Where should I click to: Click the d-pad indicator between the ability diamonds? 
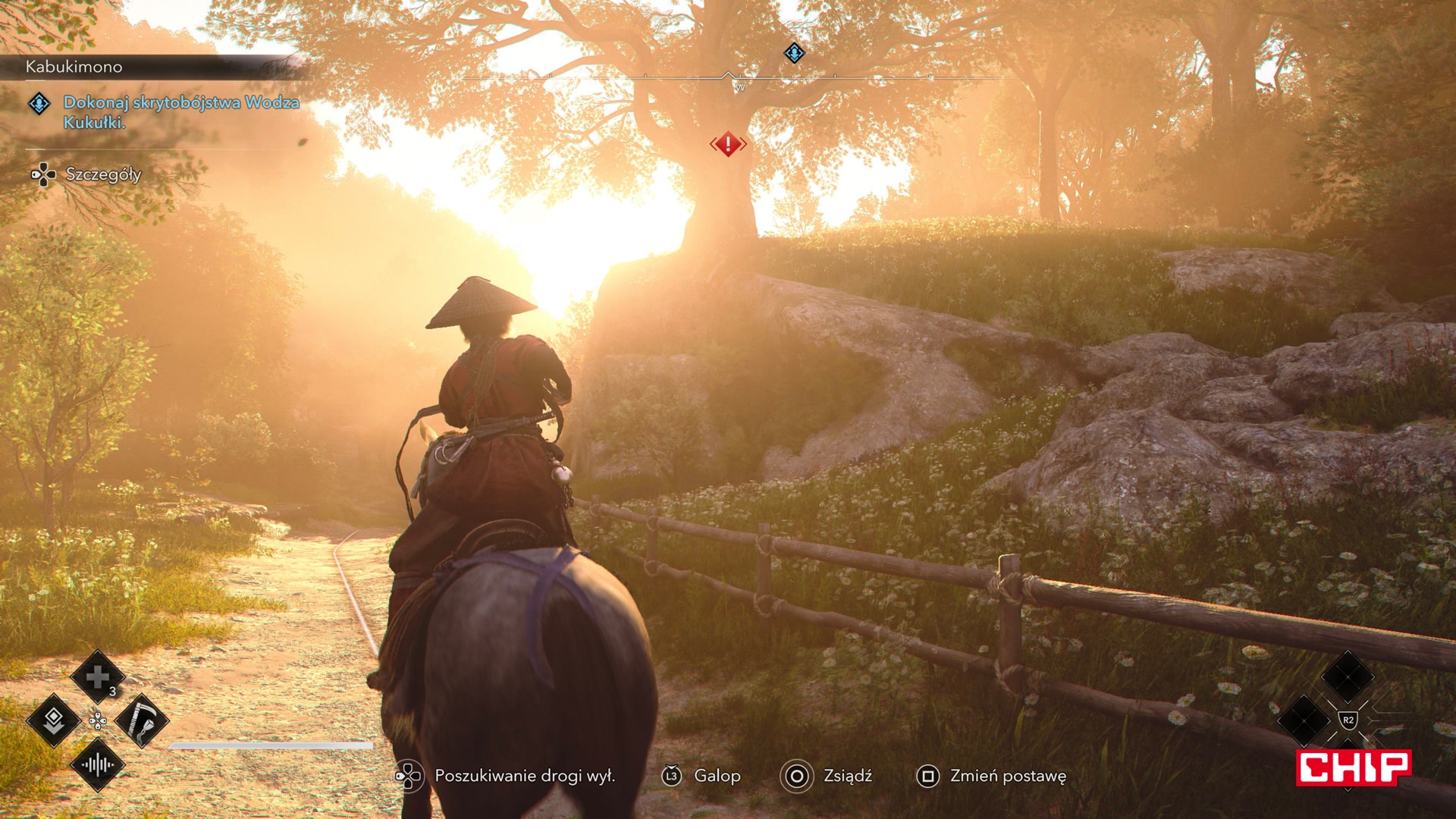pyautogui.click(x=98, y=720)
